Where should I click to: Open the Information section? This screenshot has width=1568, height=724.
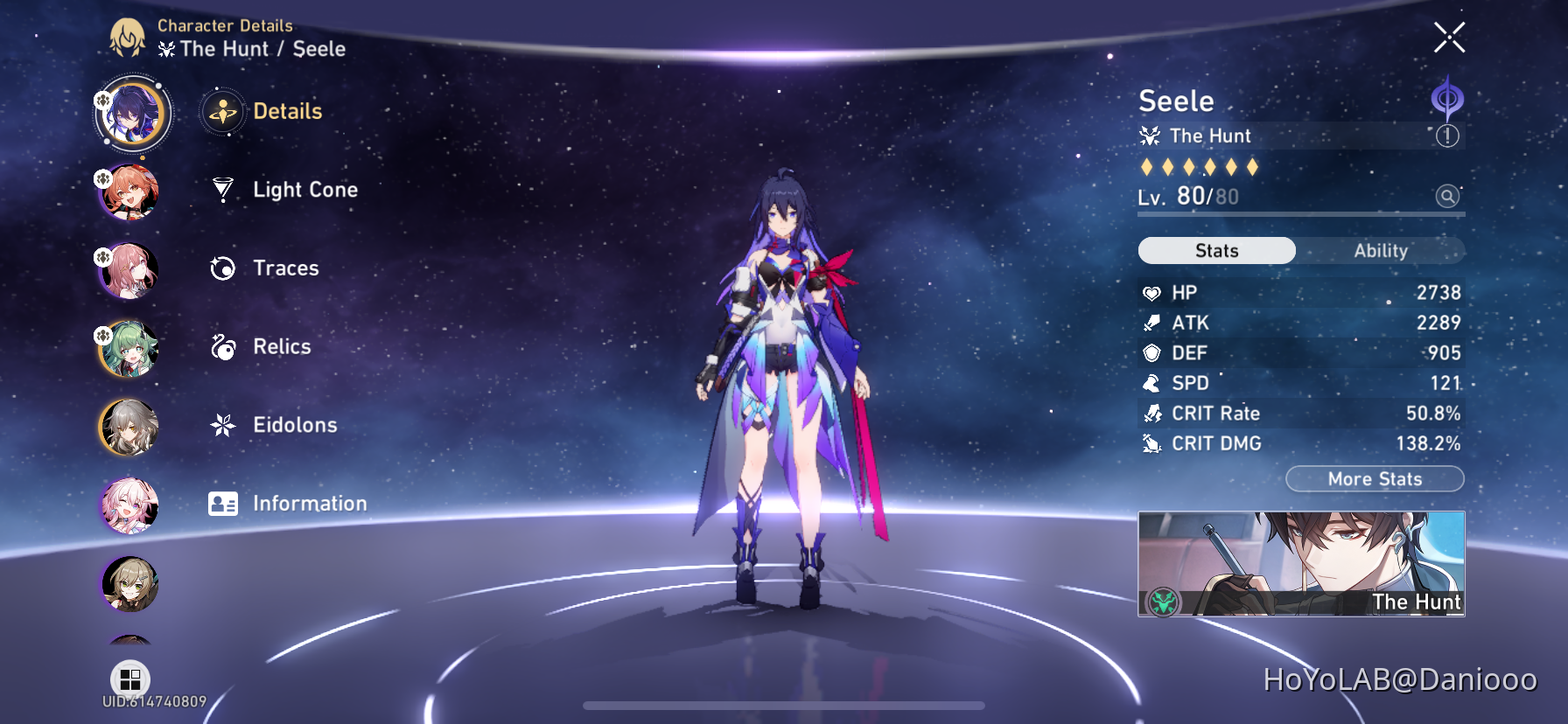[310, 503]
